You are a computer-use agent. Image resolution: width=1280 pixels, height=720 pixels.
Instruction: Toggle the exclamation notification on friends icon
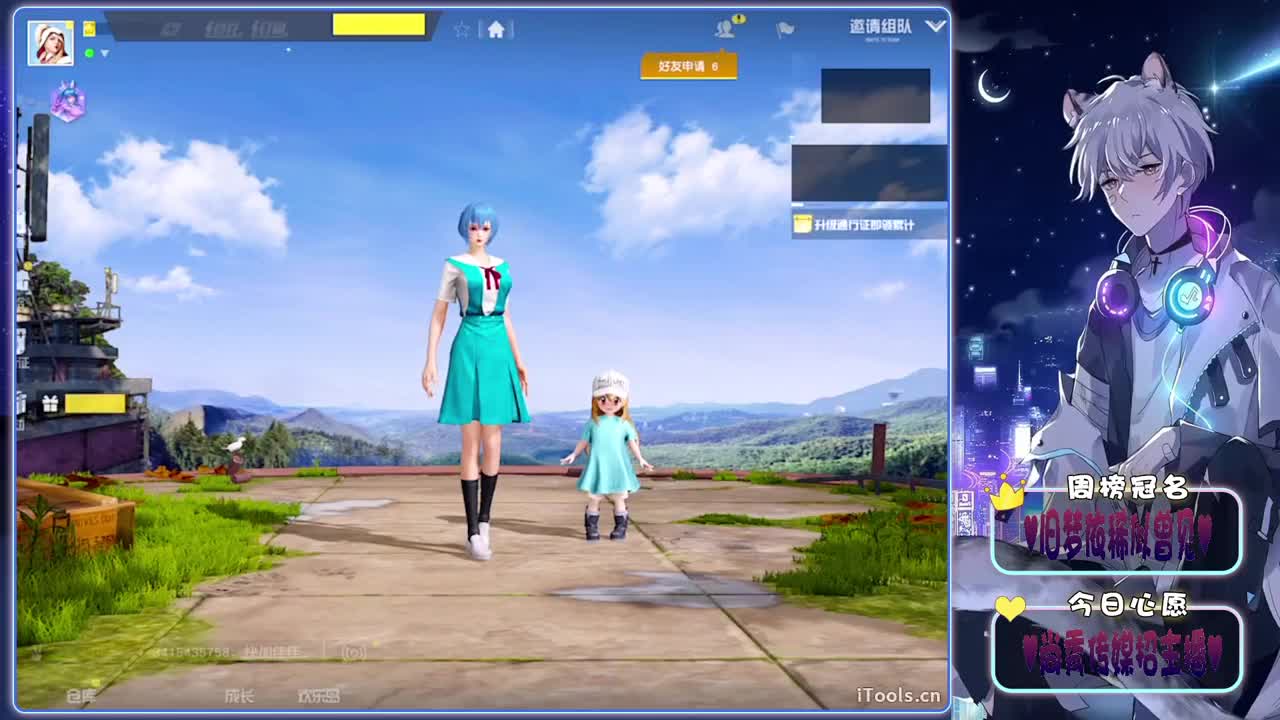[x=740, y=18]
